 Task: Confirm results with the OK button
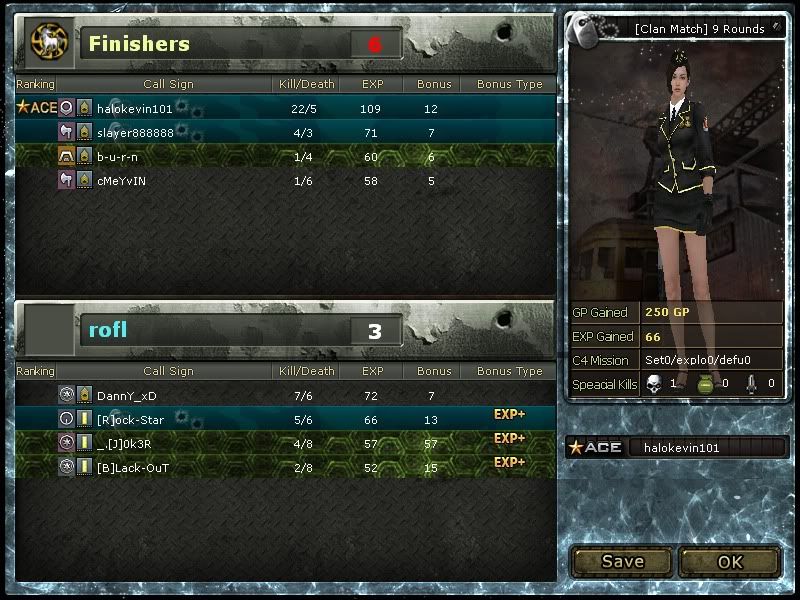(x=730, y=561)
